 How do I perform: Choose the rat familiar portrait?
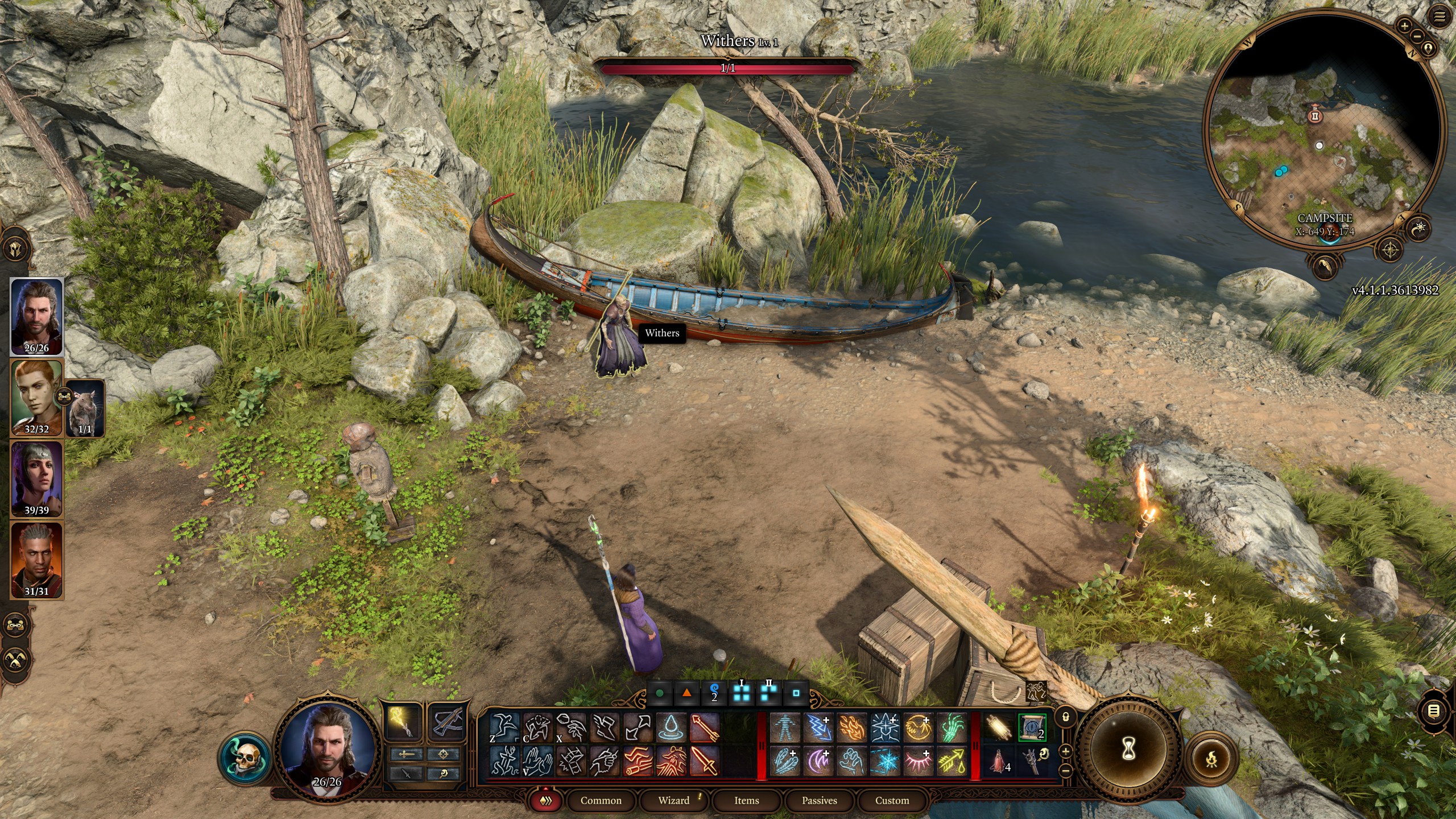point(85,408)
